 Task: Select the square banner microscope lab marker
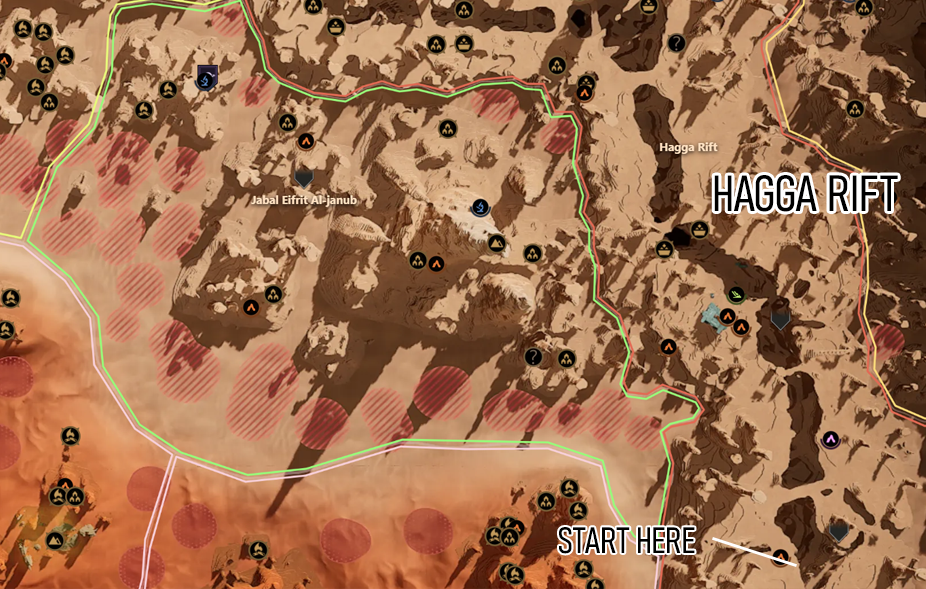(x=207, y=75)
